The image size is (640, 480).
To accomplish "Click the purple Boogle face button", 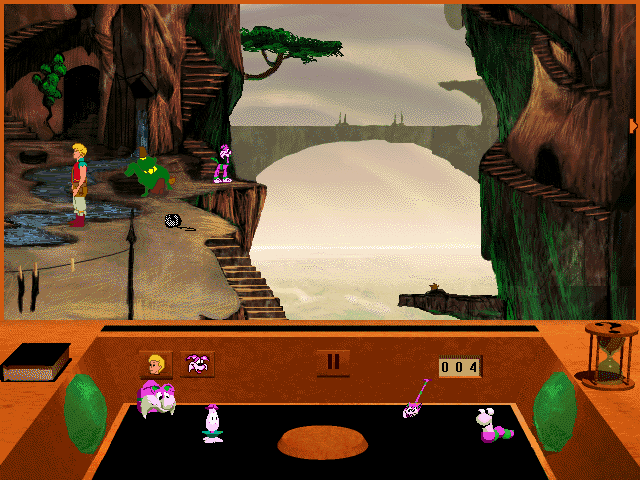I will coord(197,364).
